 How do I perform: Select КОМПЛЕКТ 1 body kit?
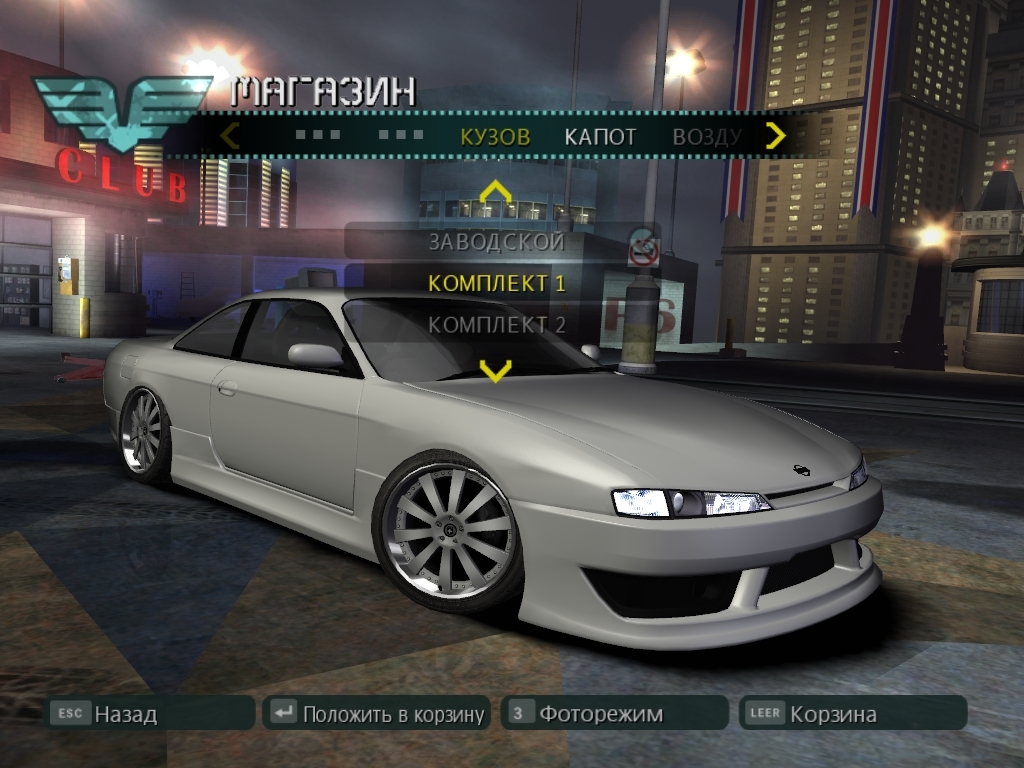pos(496,283)
